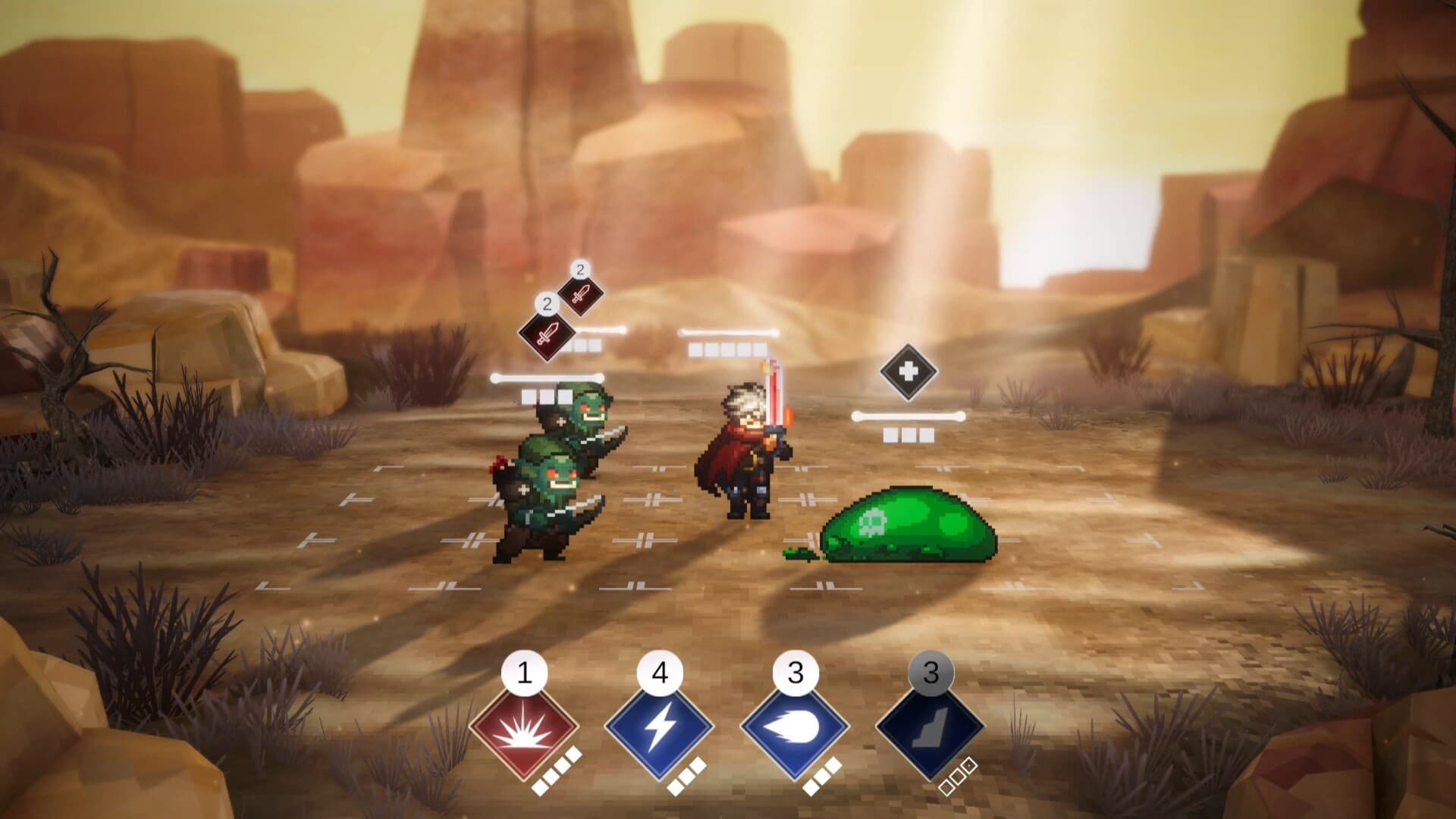Click the slime's health bar

908,416
